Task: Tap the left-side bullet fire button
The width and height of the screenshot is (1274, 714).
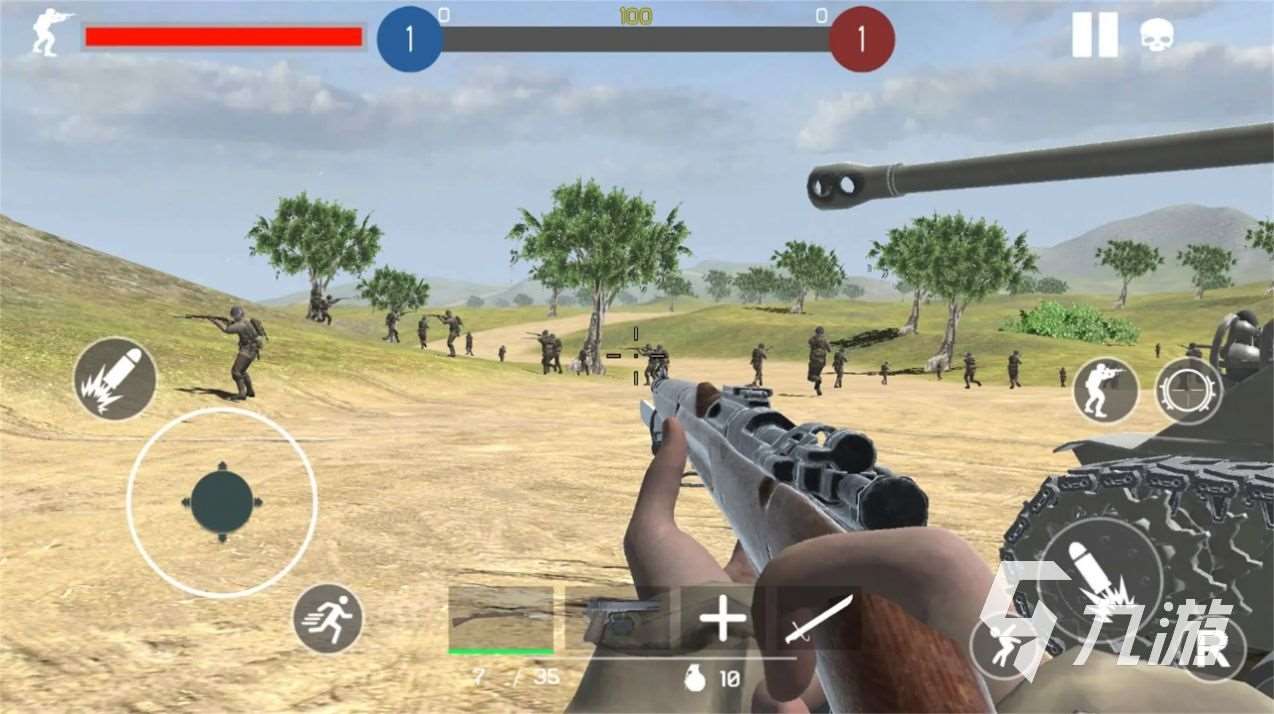Action: (115, 379)
